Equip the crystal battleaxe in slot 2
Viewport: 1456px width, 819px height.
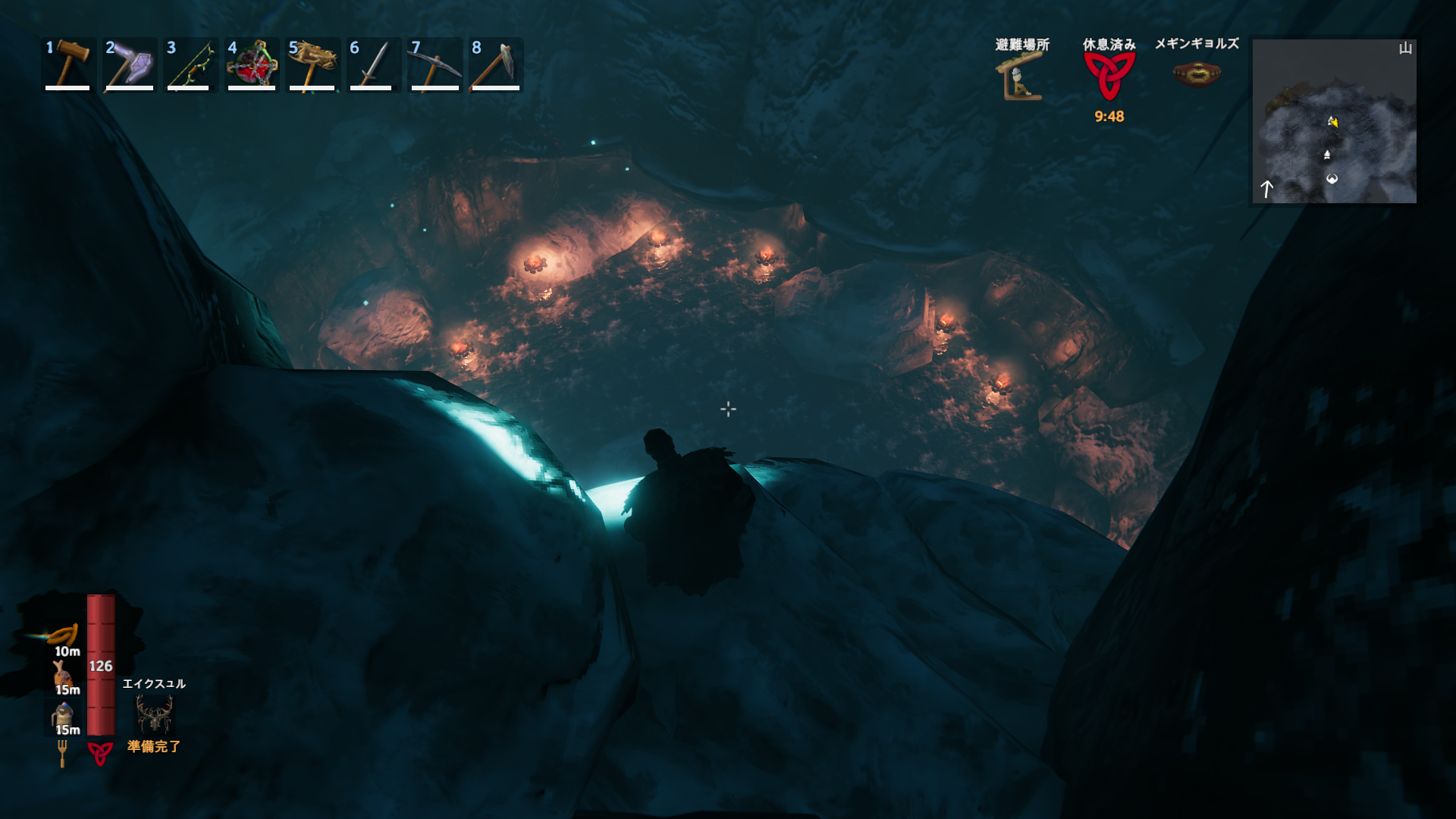click(129, 65)
